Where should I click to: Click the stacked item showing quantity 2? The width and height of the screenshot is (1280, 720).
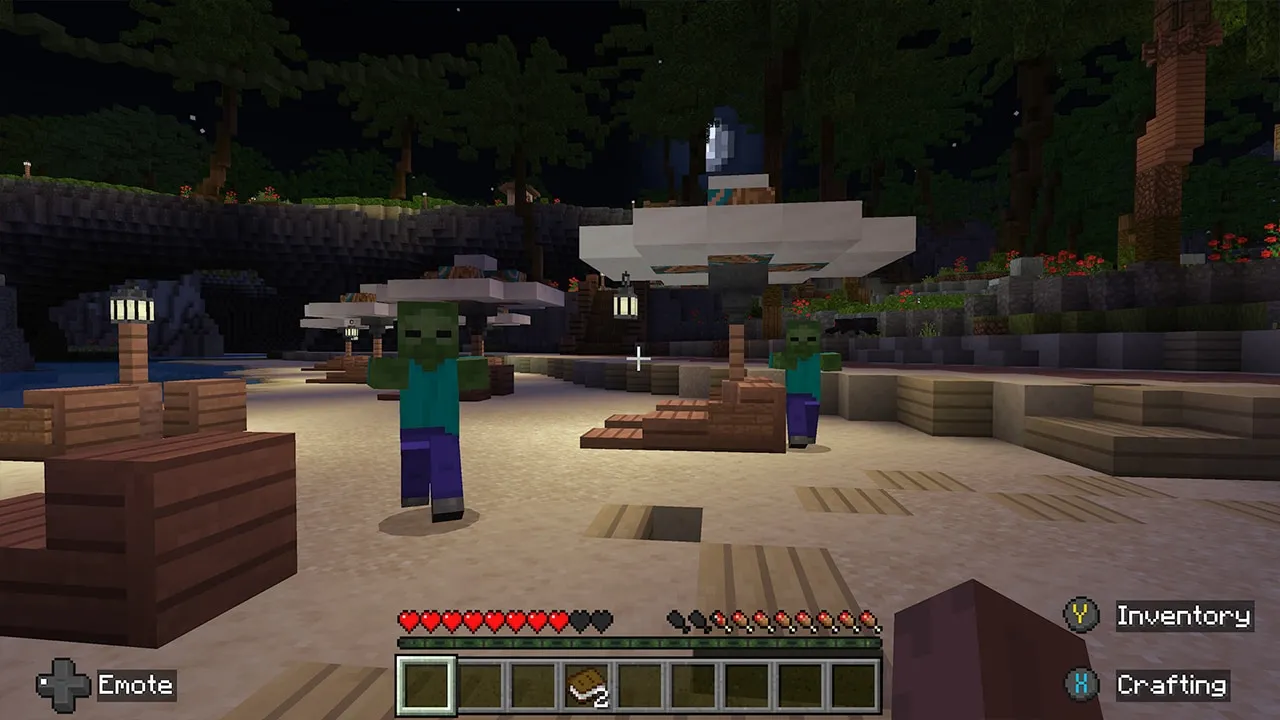[x=585, y=686]
